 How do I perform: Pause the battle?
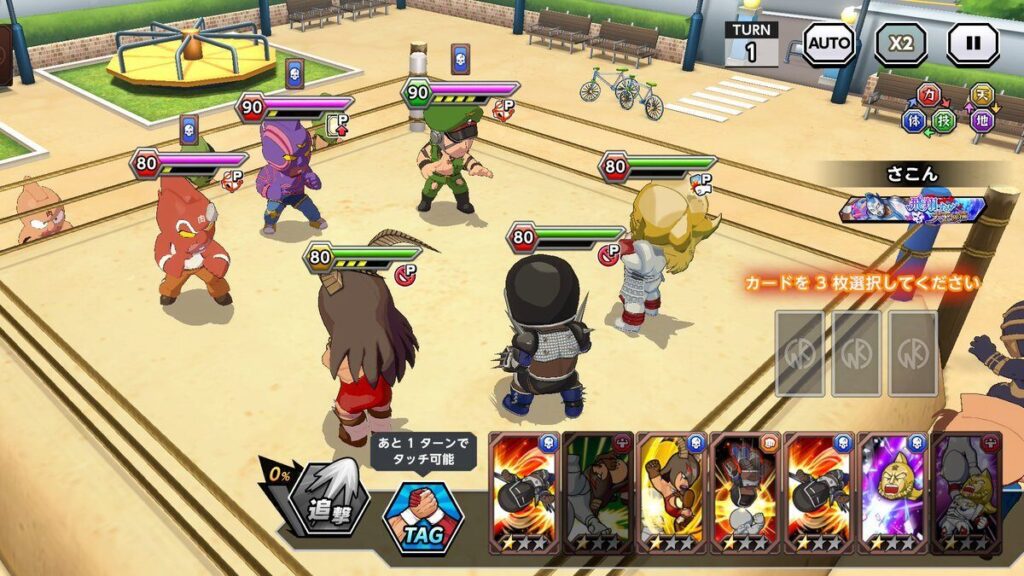pyautogui.click(x=973, y=45)
